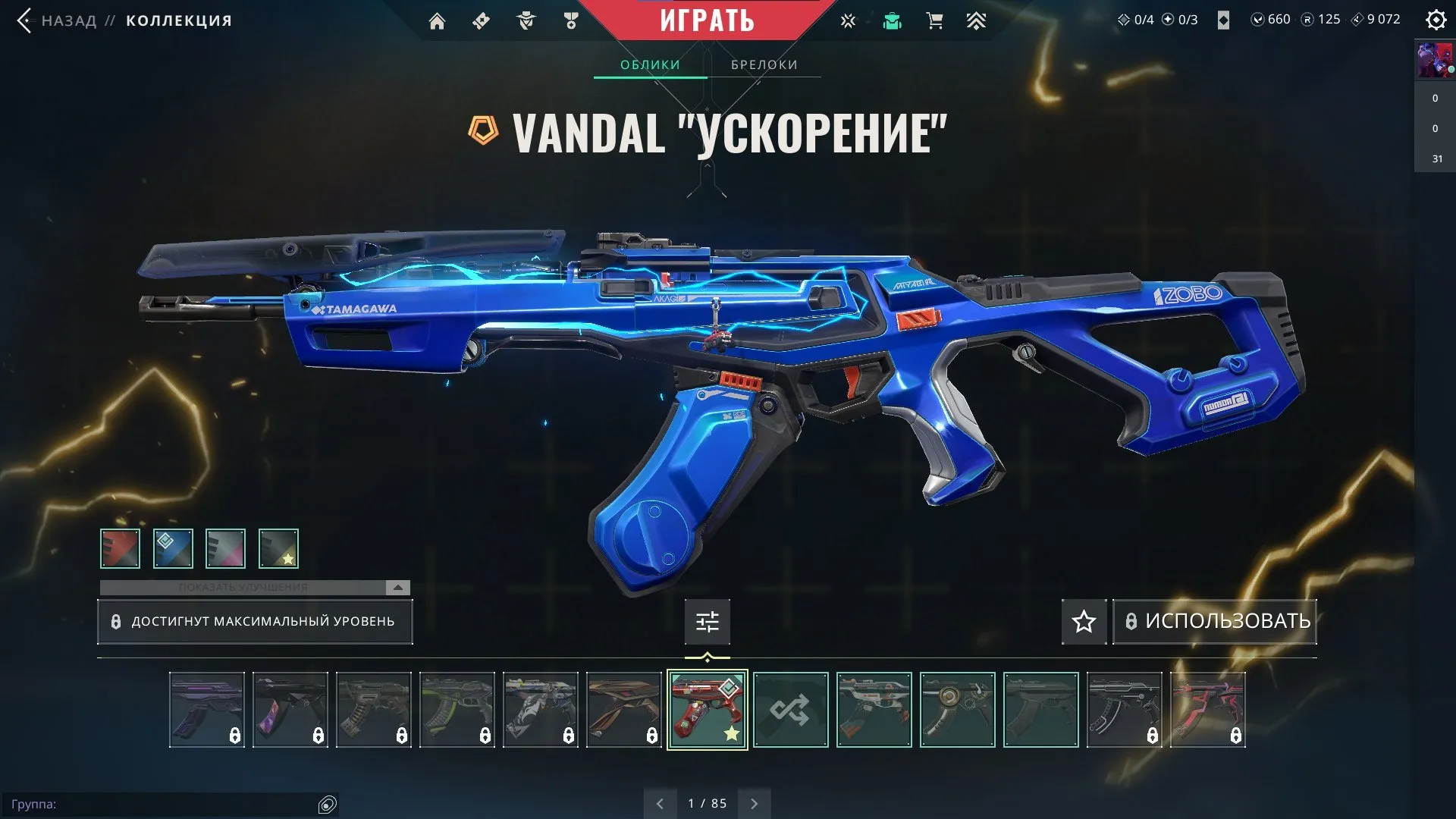Open the Premium pass progression icon
The width and height of the screenshot is (1456, 819).
point(976,20)
